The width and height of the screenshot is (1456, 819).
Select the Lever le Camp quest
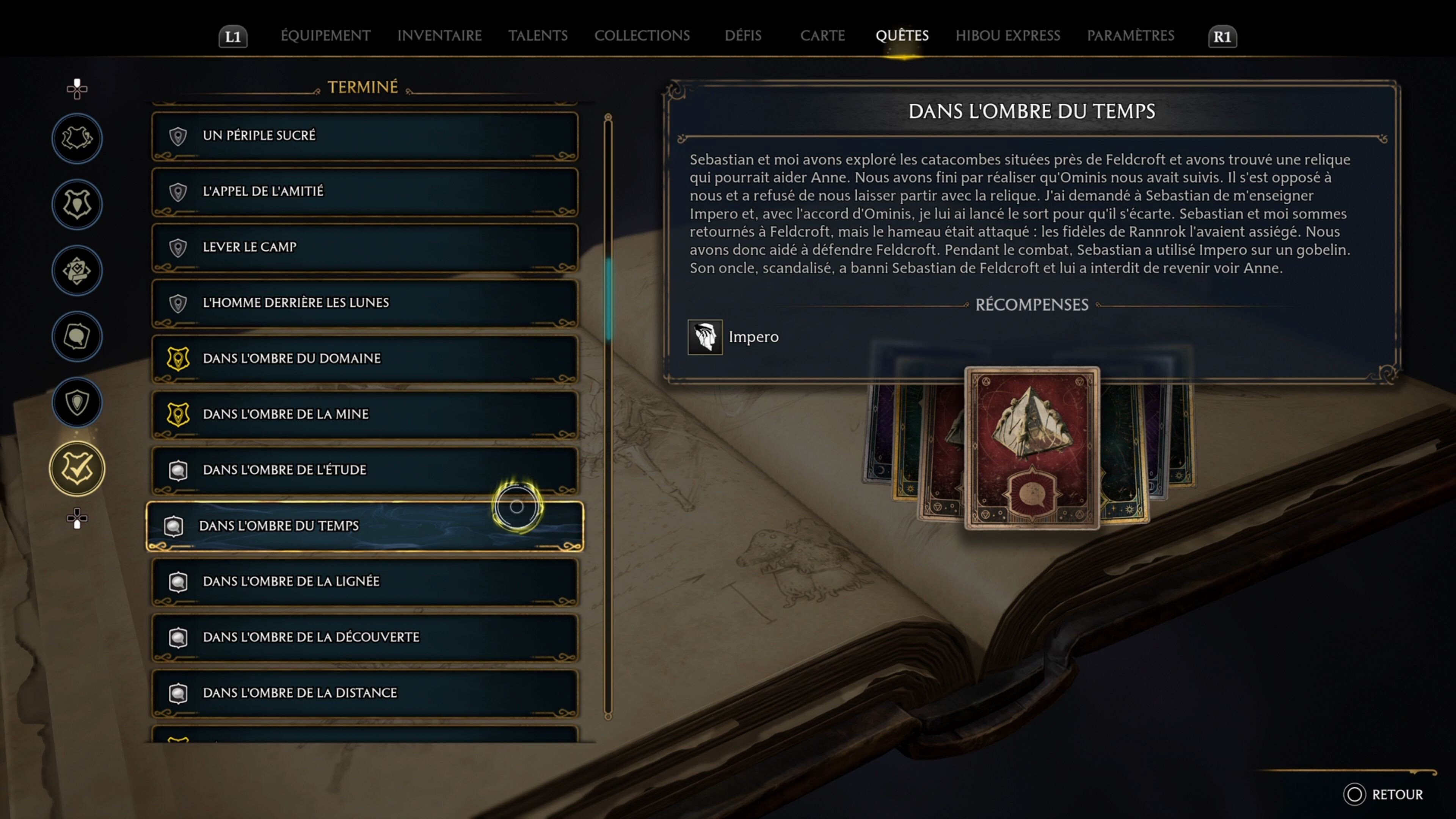tap(364, 247)
